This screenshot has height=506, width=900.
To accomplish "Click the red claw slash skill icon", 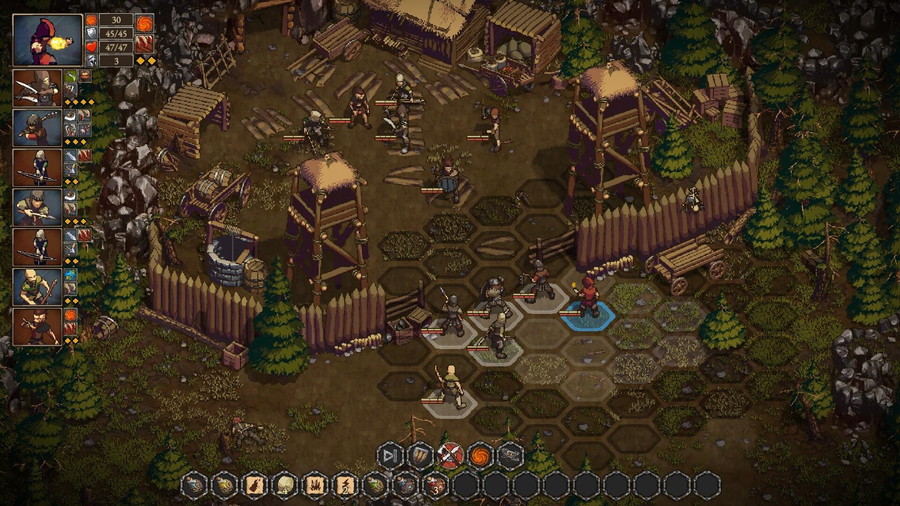I will 145,43.
